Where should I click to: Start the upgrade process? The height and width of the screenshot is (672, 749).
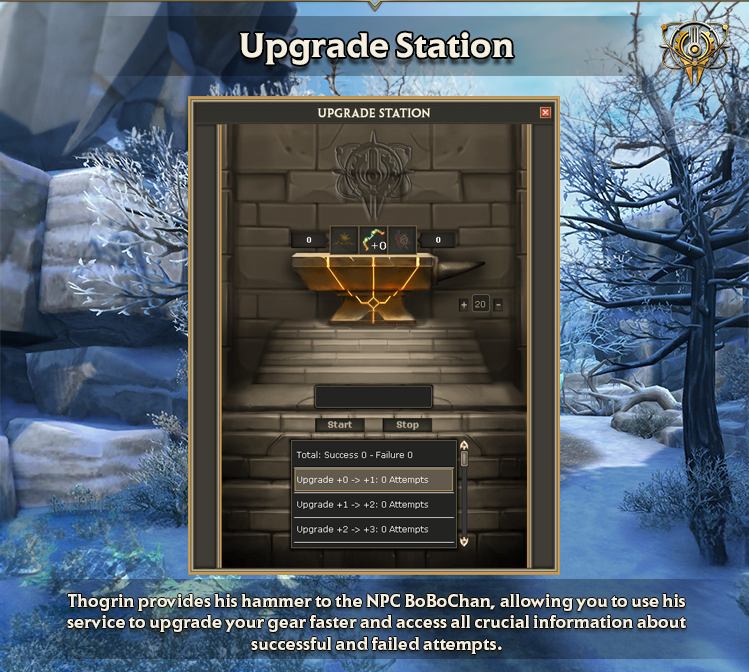340,425
